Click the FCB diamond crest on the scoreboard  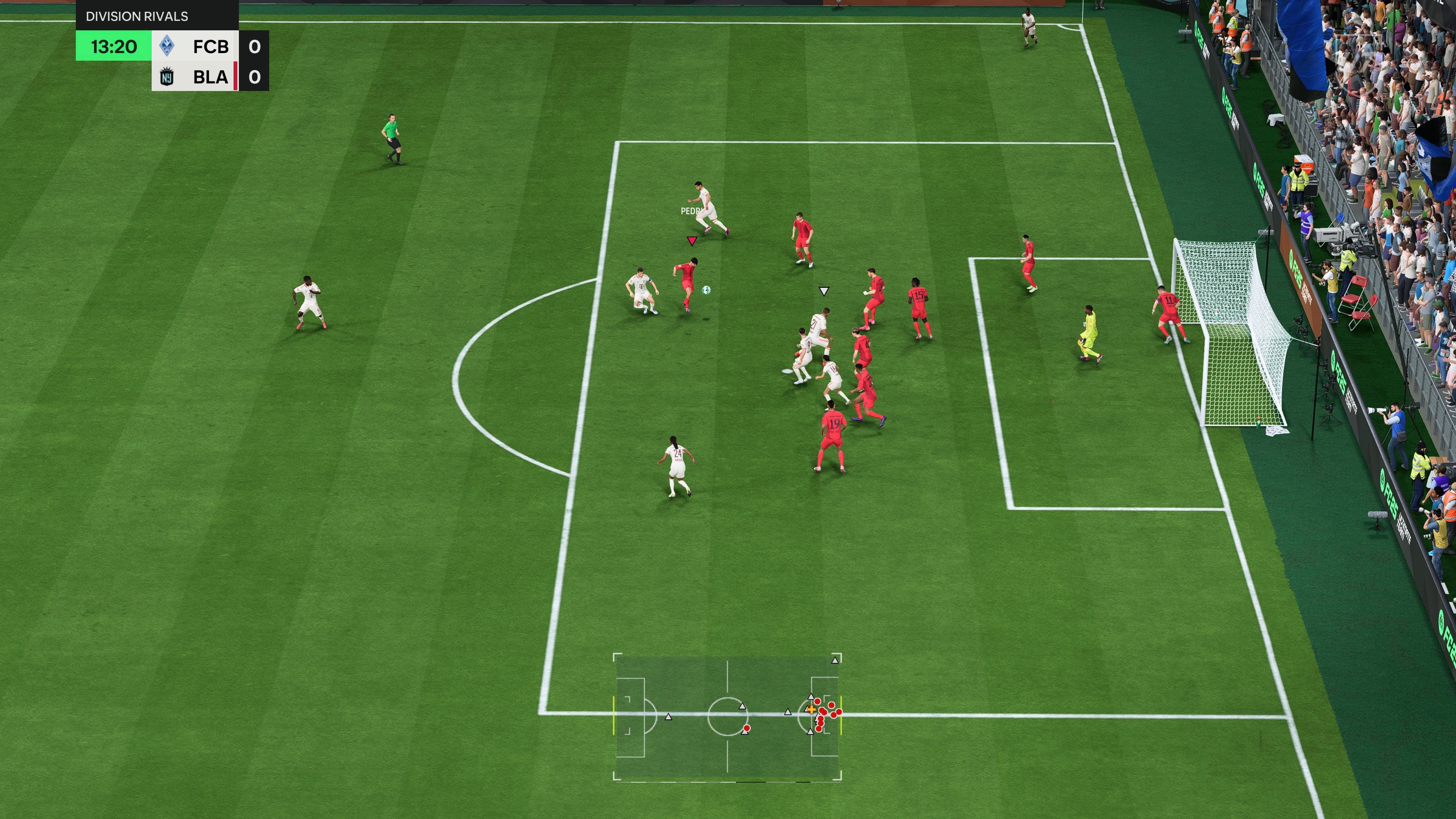[167, 47]
